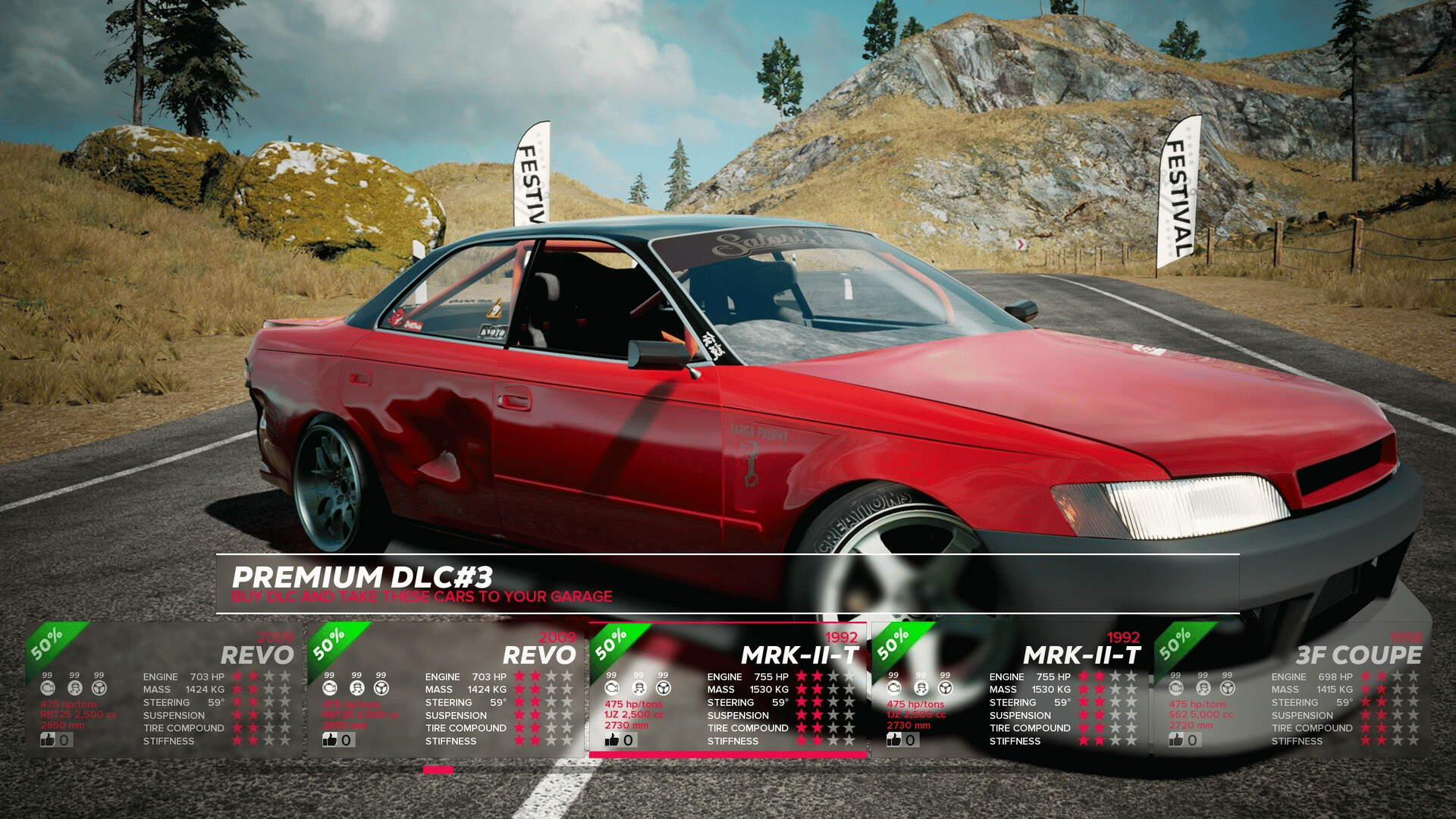The image size is (1456, 819).
Task: Select the 3F COUPE car card
Action: [1291, 689]
